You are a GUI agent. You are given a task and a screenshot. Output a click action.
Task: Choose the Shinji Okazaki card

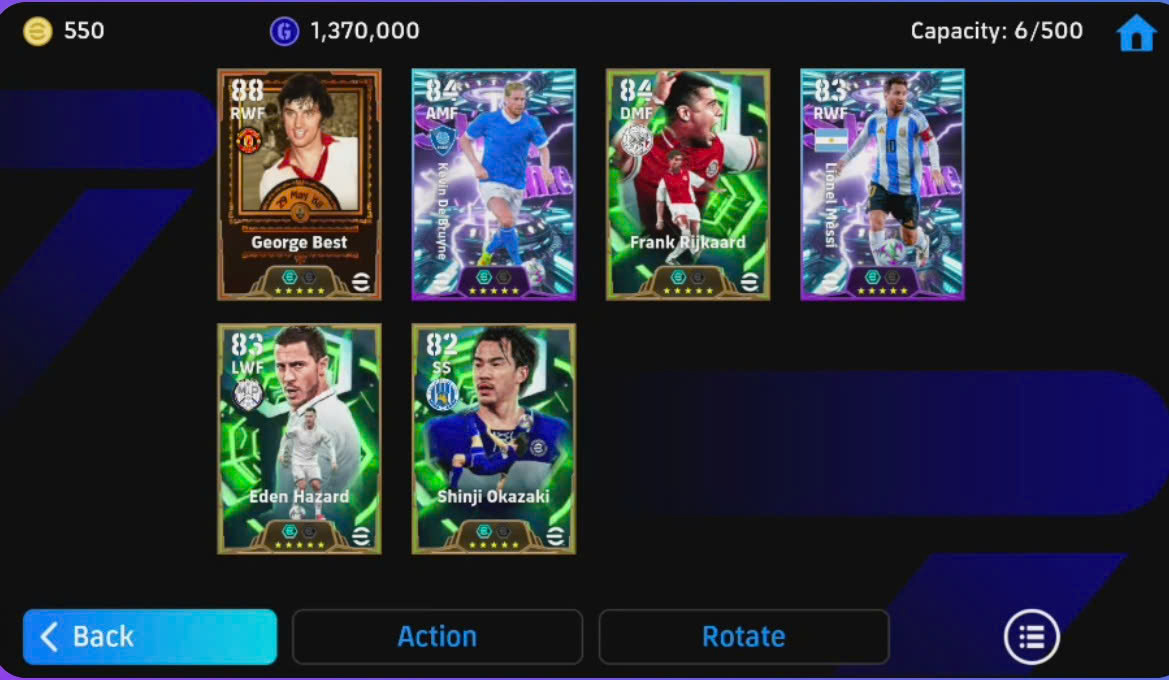pyautogui.click(x=493, y=438)
